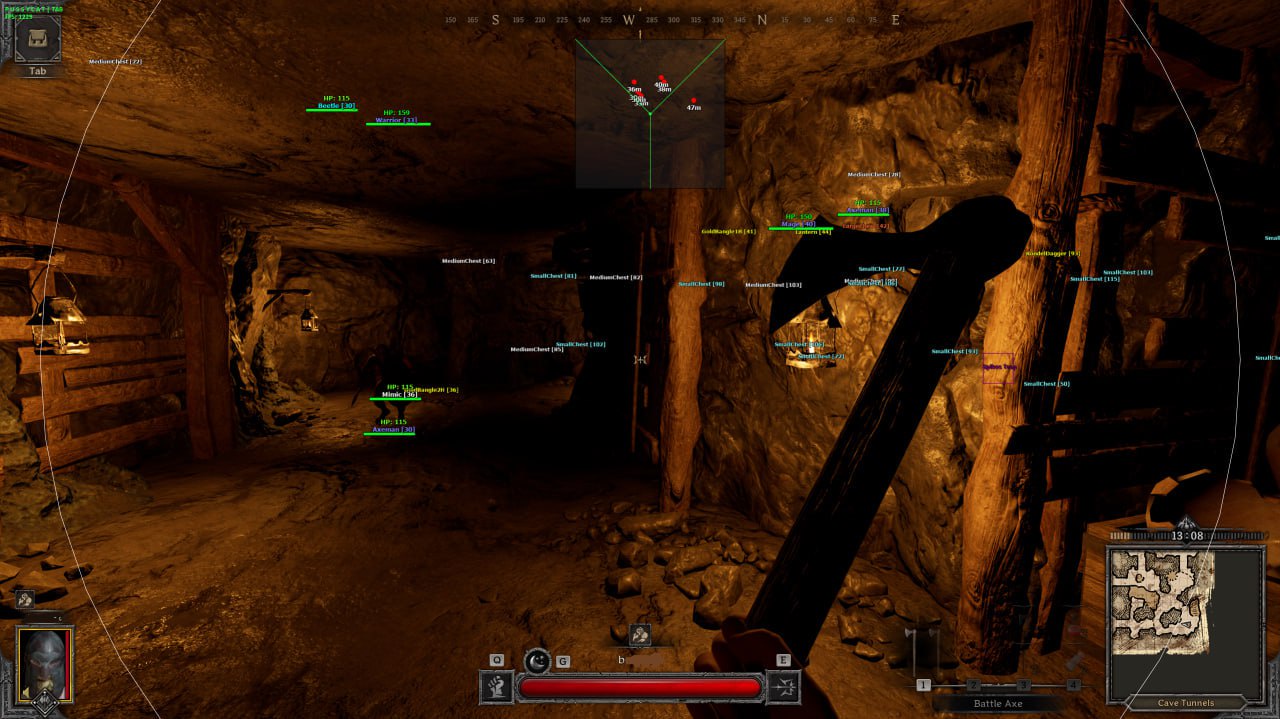Click the class emblem under the portrait
The image size is (1280, 719).
coord(44,702)
